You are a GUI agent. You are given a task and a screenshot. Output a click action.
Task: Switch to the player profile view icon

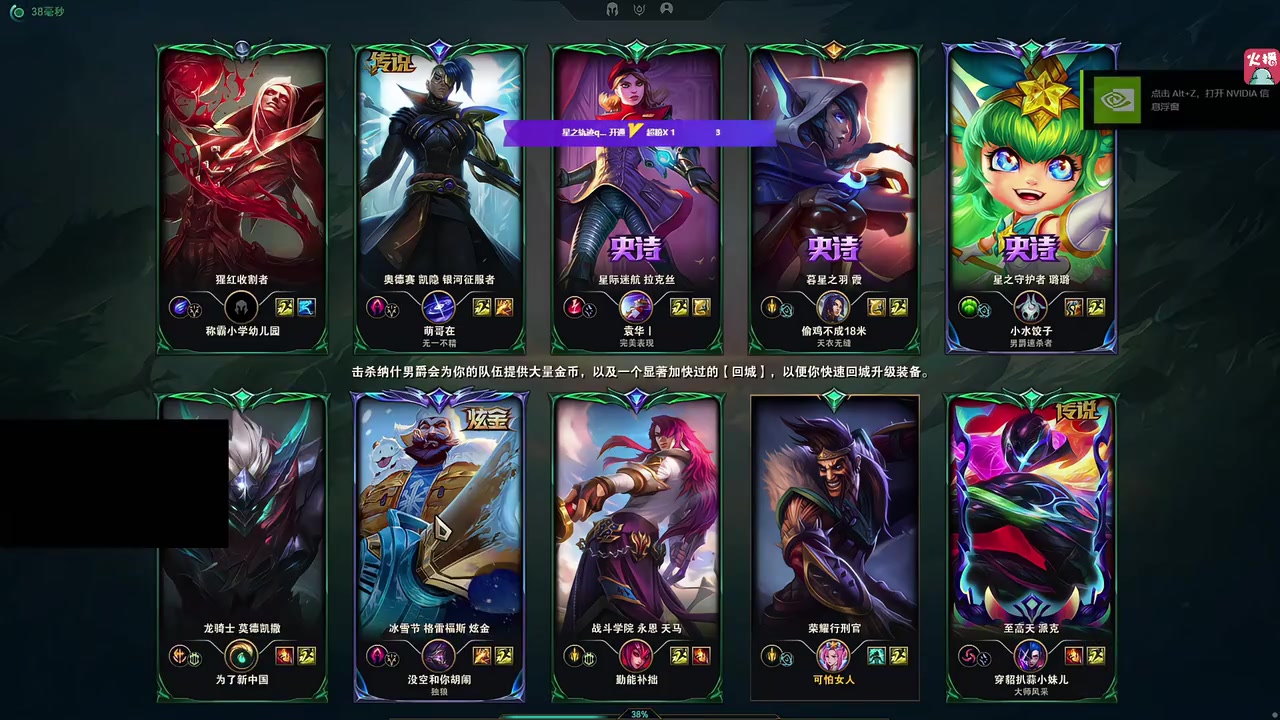pyautogui.click(x=667, y=9)
